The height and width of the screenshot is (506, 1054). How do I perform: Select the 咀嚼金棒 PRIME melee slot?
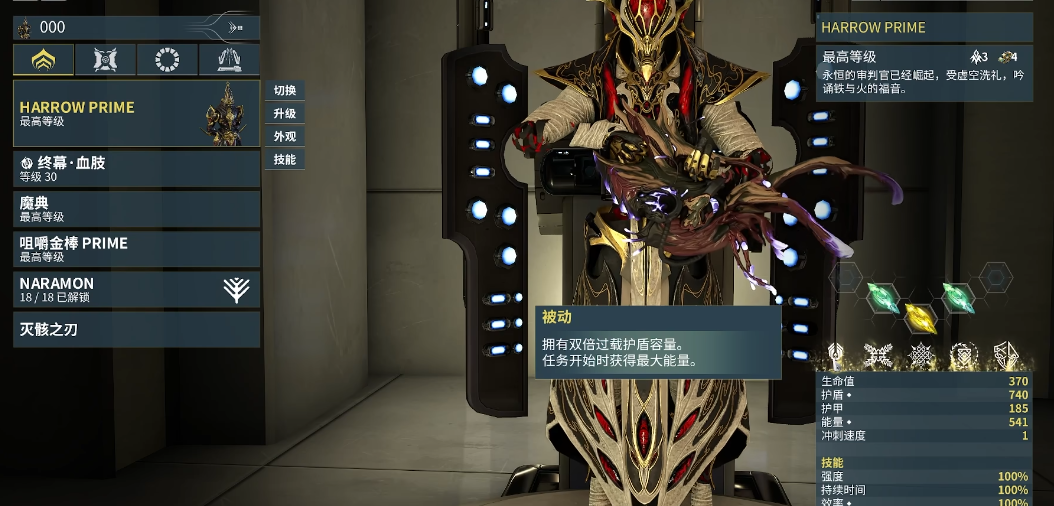coord(136,249)
